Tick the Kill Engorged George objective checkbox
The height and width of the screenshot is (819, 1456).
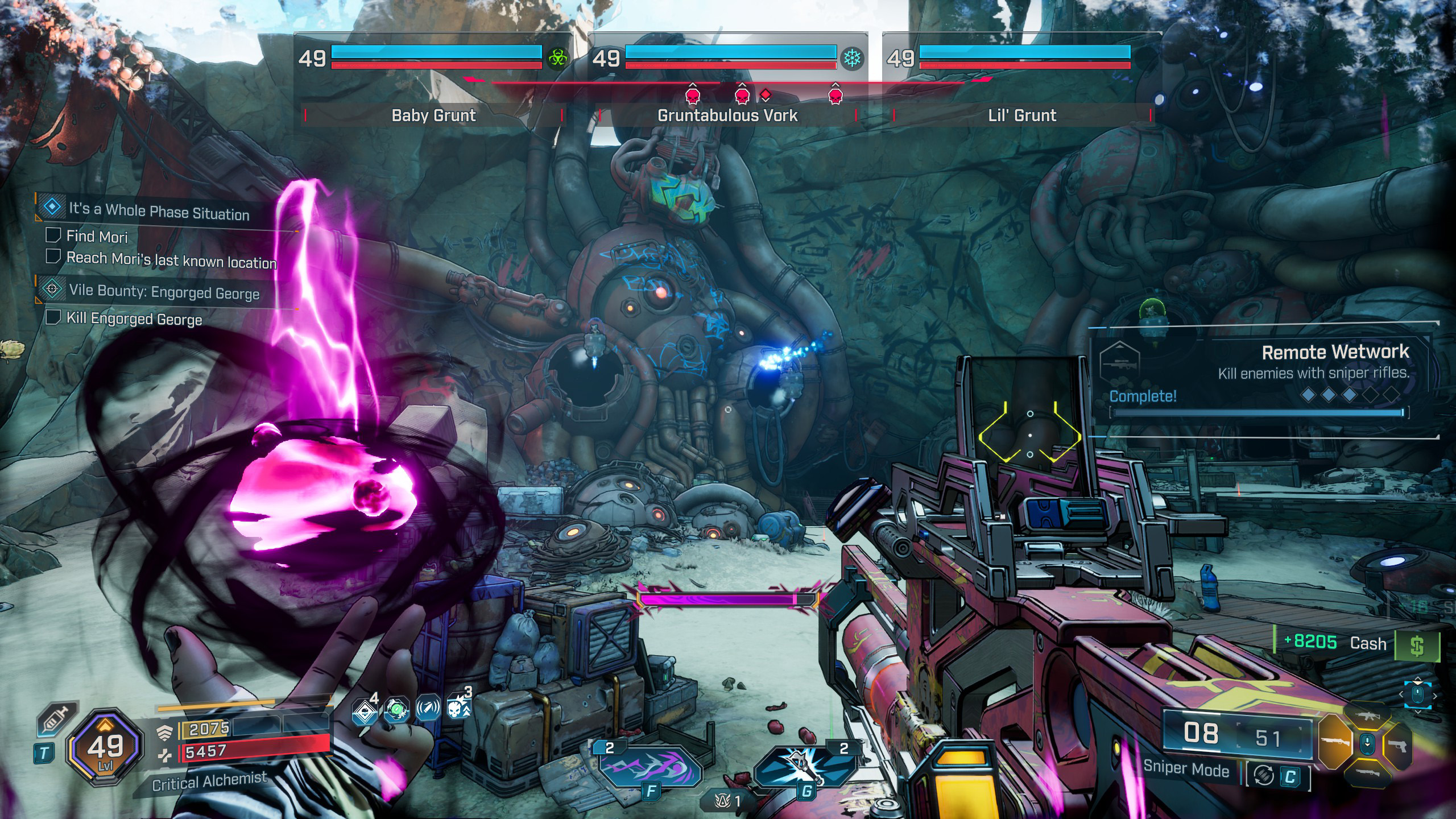click(53, 317)
